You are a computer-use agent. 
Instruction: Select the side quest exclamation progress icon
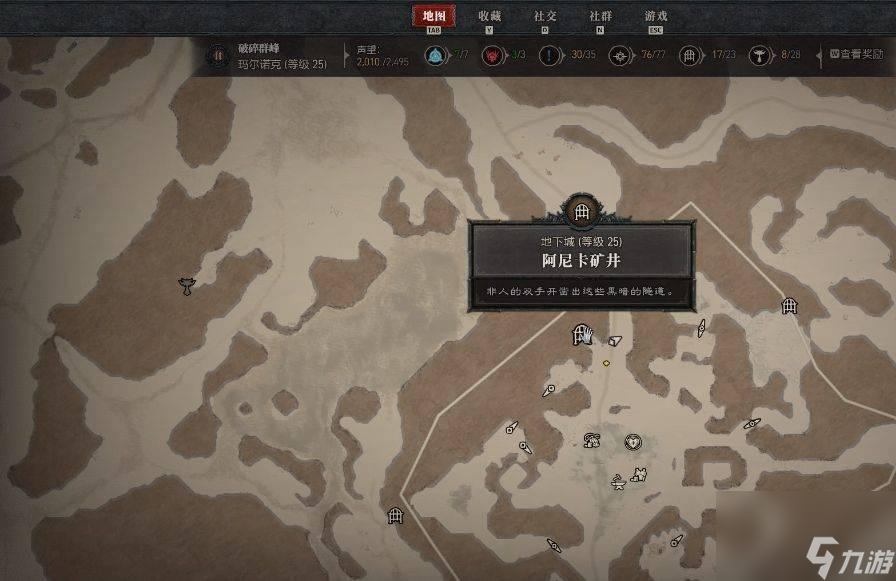pos(549,56)
